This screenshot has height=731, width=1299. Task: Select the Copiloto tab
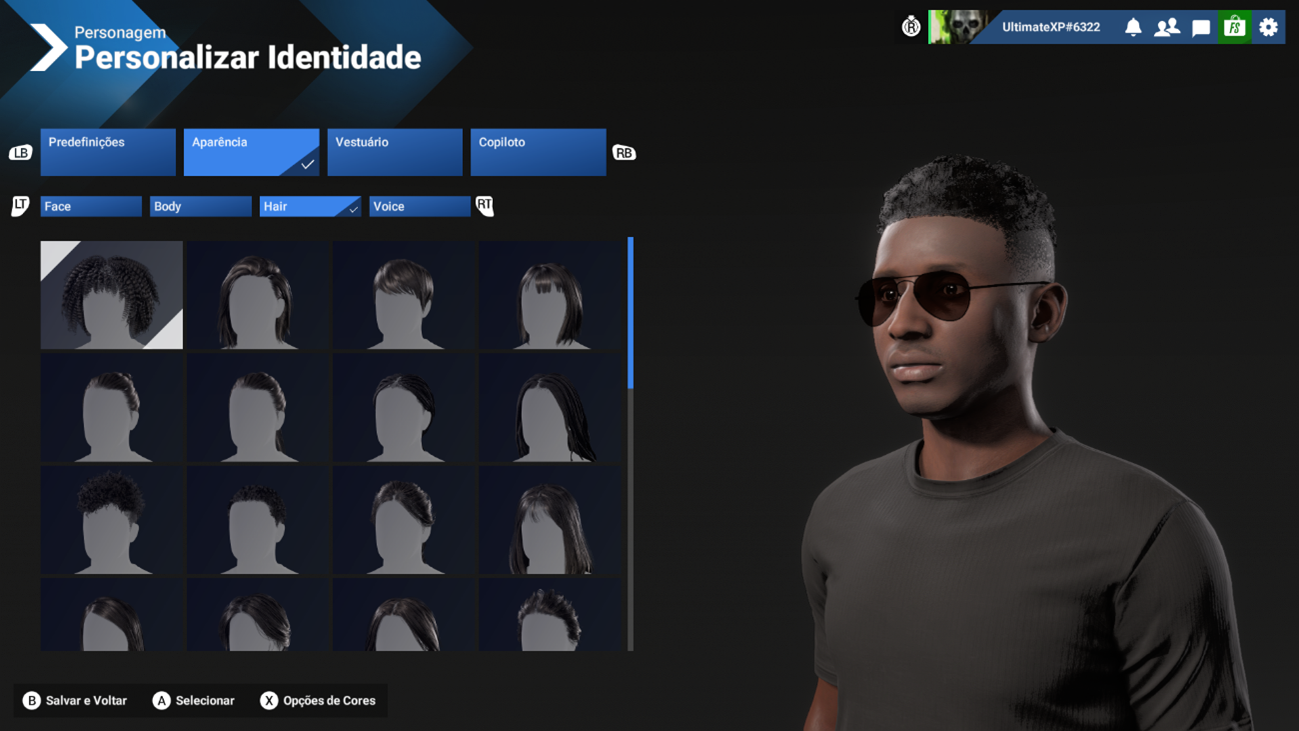pos(538,152)
